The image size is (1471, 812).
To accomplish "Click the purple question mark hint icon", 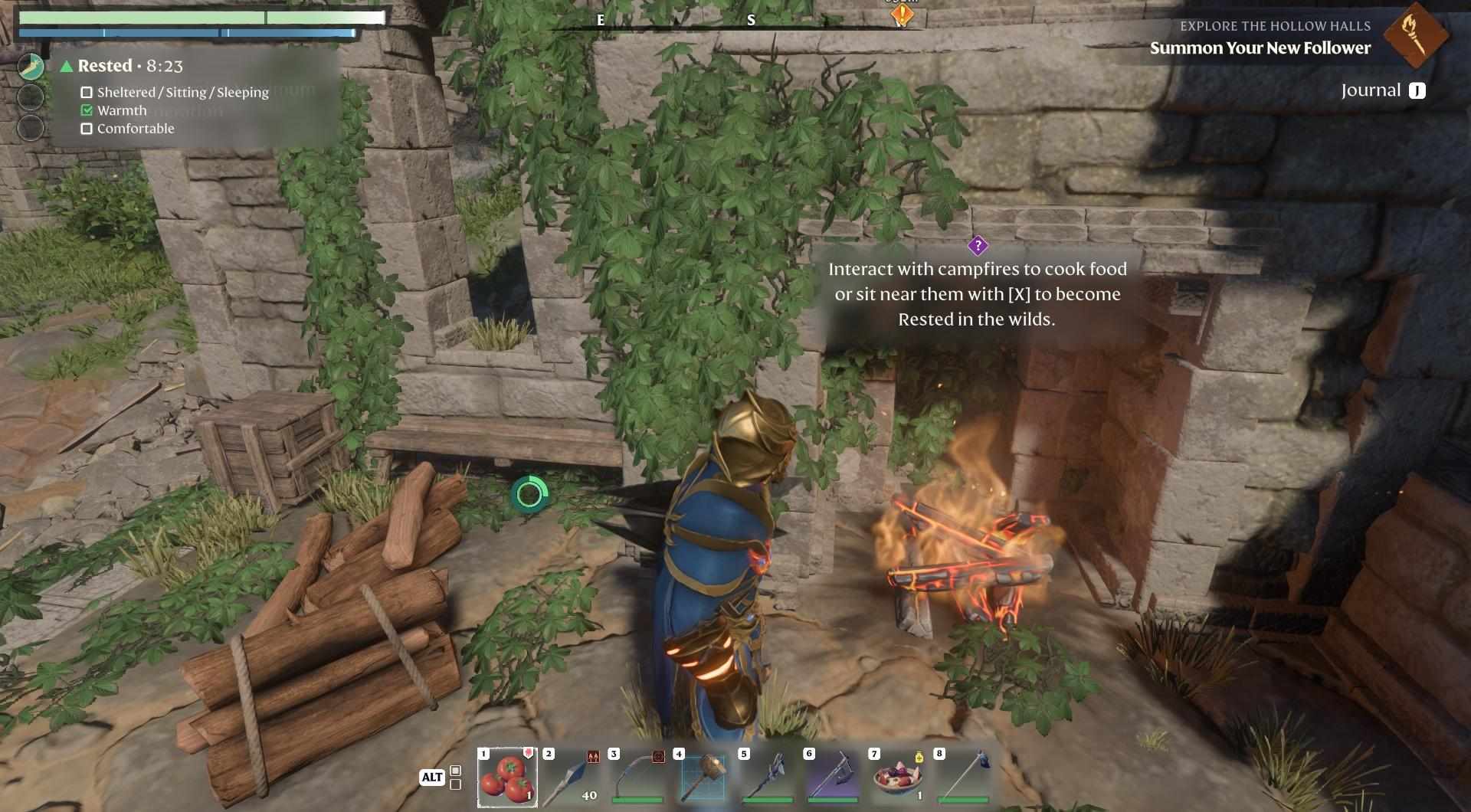I will pyautogui.click(x=978, y=246).
